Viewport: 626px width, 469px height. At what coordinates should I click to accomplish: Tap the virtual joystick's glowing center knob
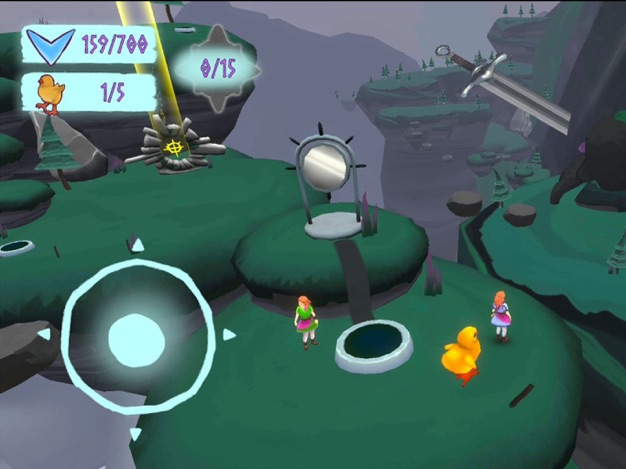[136, 340]
